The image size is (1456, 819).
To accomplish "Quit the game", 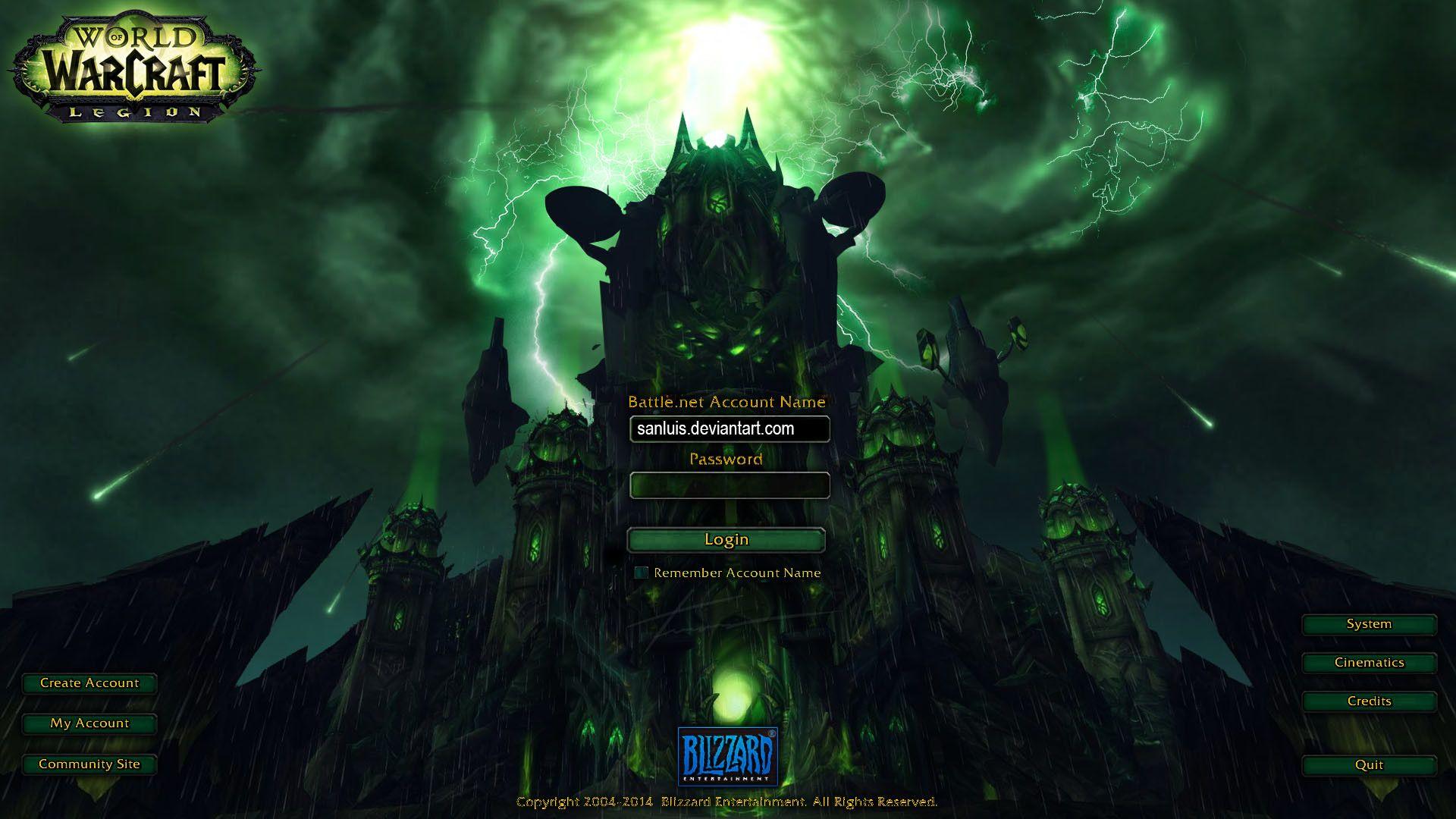I will click(x=1368, y=765).
